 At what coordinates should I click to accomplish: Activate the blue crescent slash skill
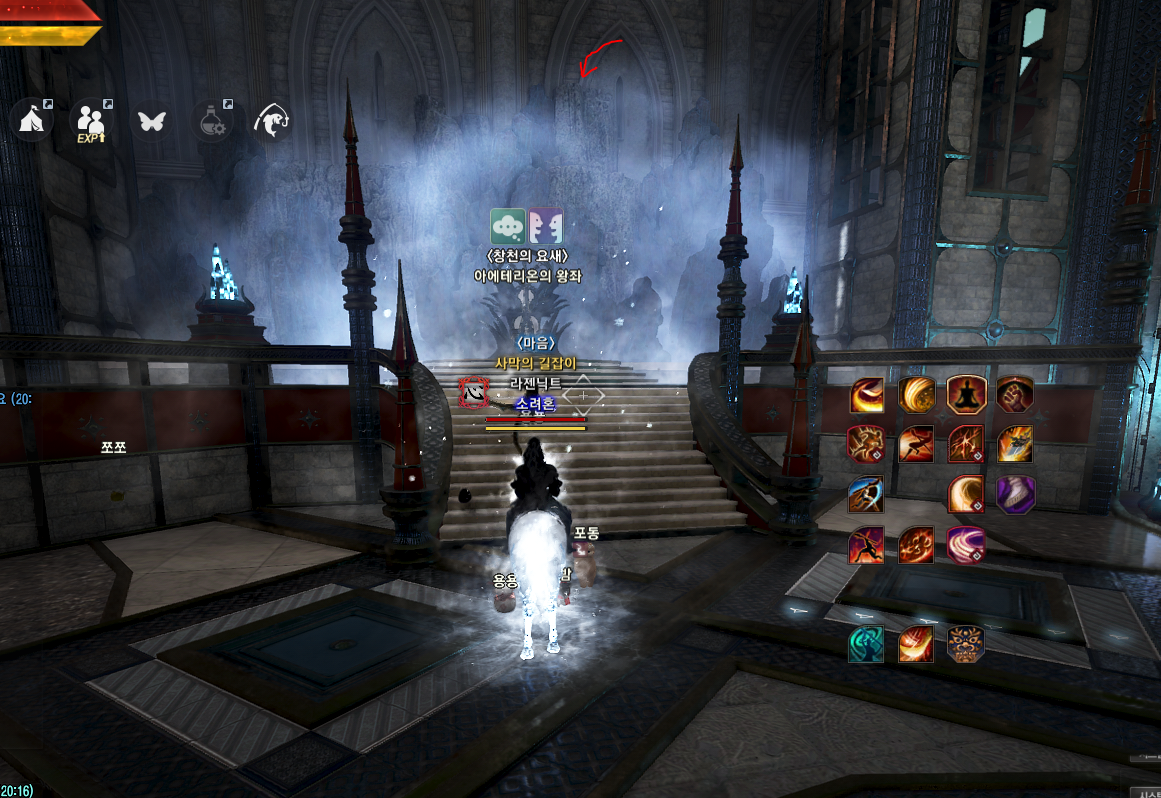point(866,493)
